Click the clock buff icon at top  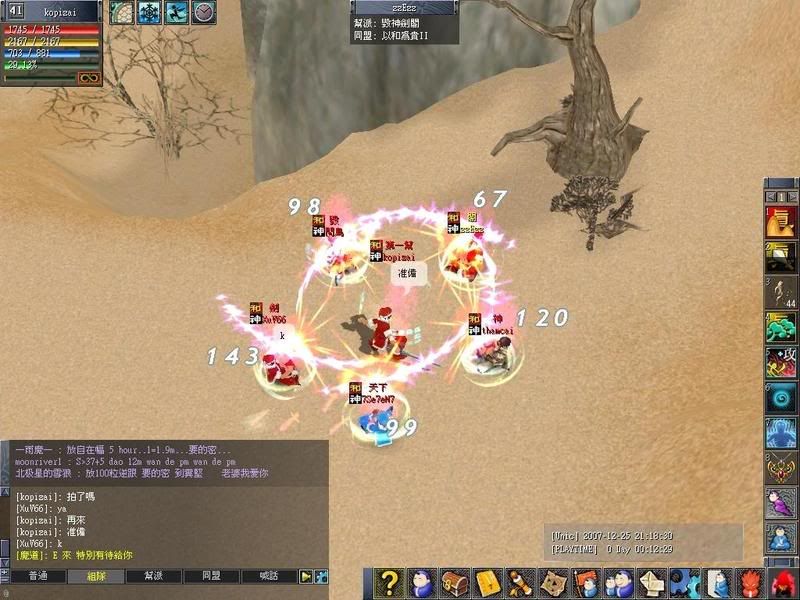point(203,12)
